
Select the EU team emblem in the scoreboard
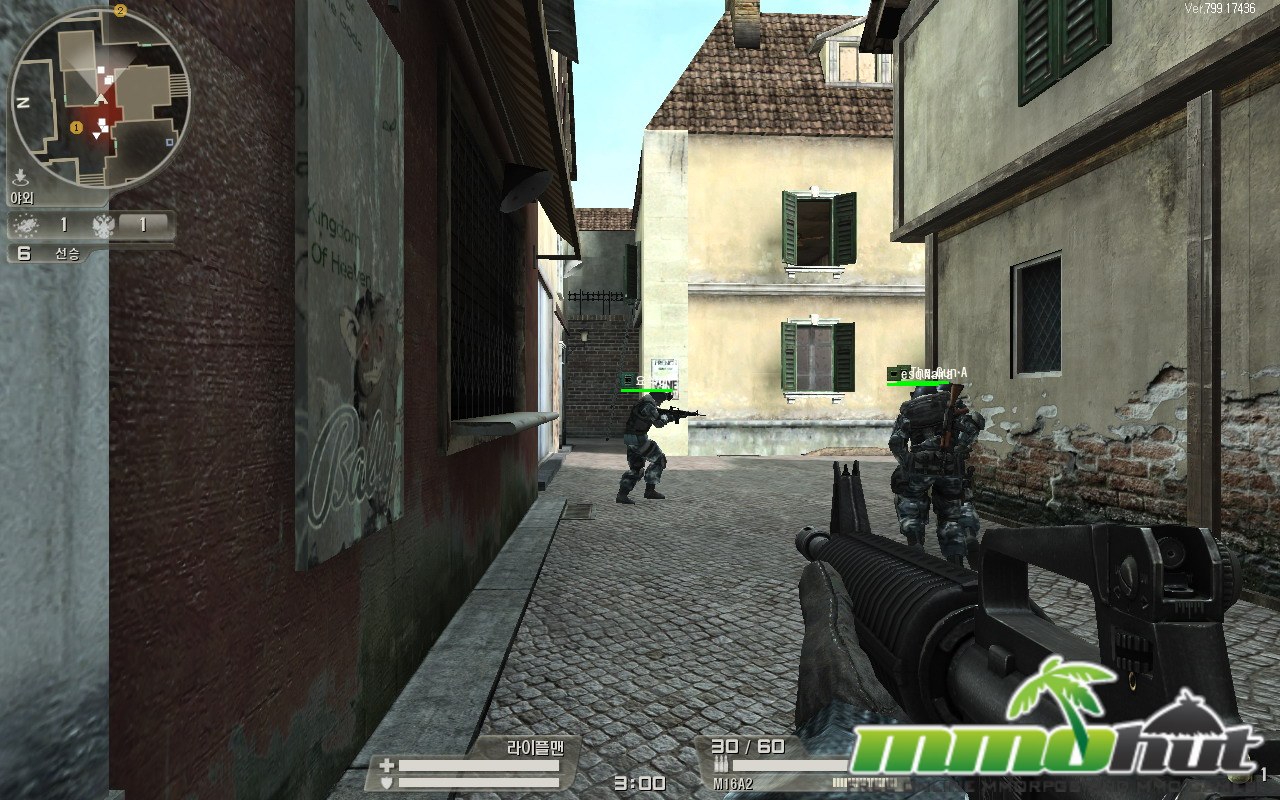click(x=28, y=224)
